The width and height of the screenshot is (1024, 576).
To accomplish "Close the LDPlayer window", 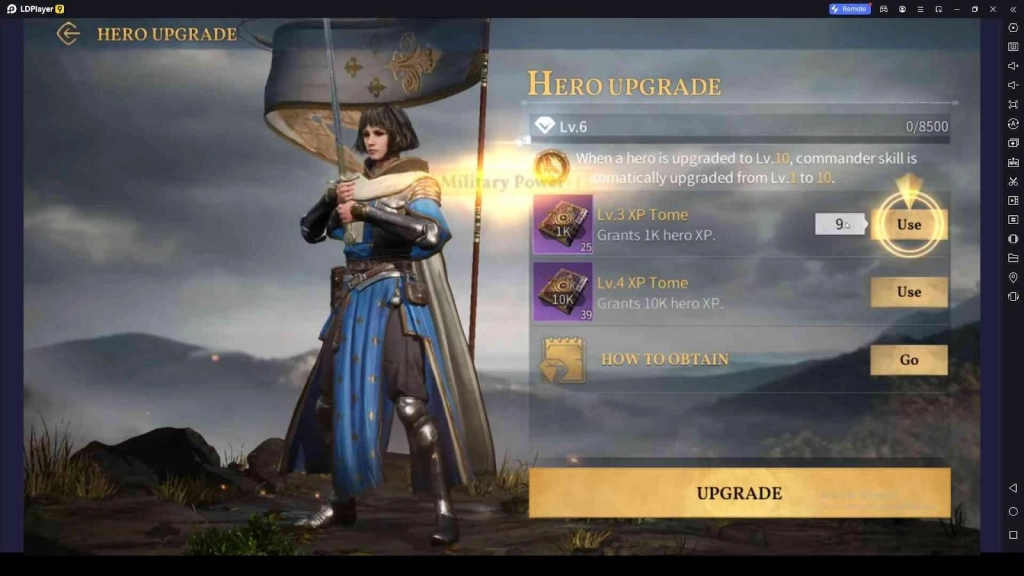I will tap(993, 9).
